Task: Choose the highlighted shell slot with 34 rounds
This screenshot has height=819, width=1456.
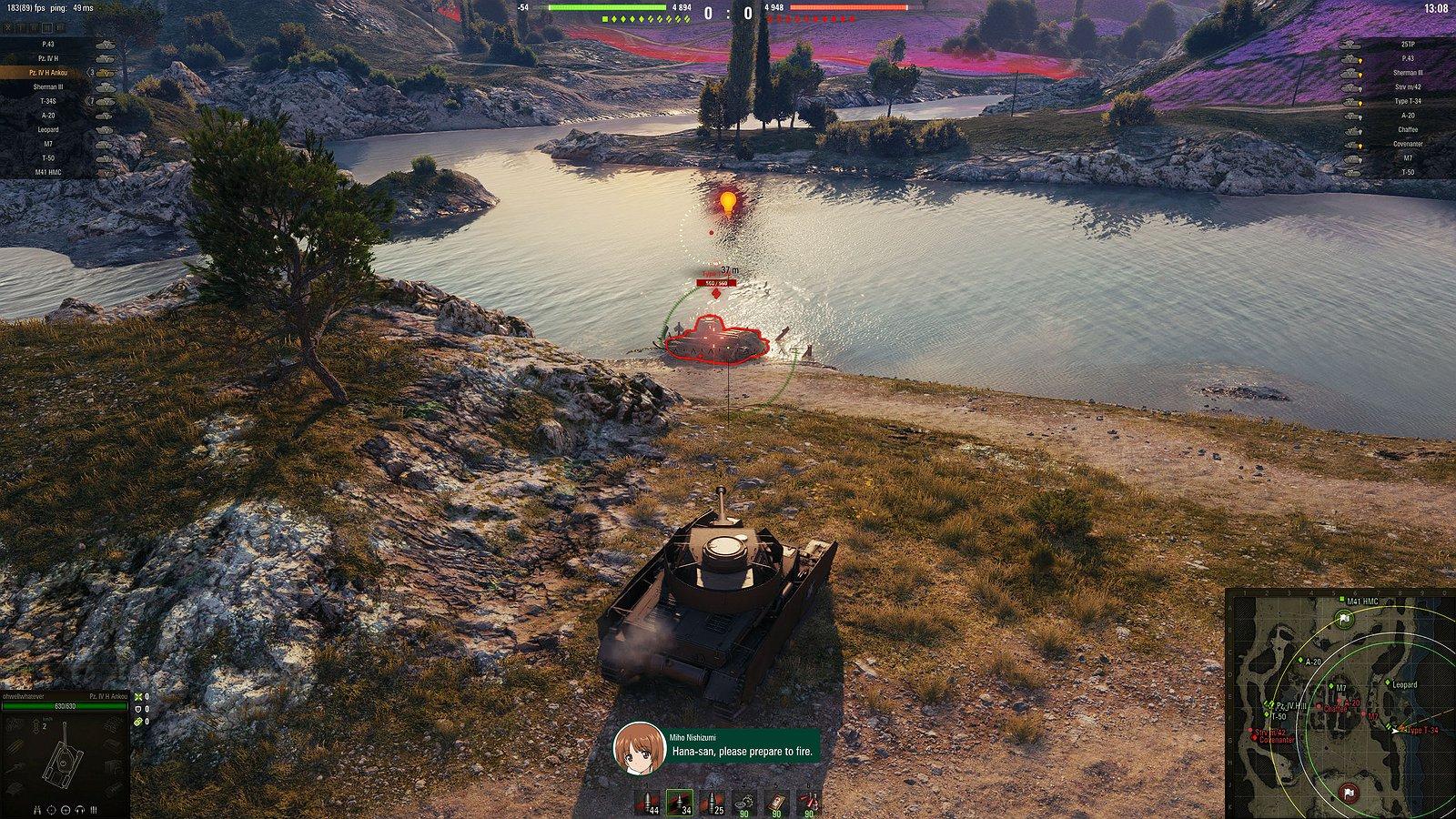Action: 680,803
